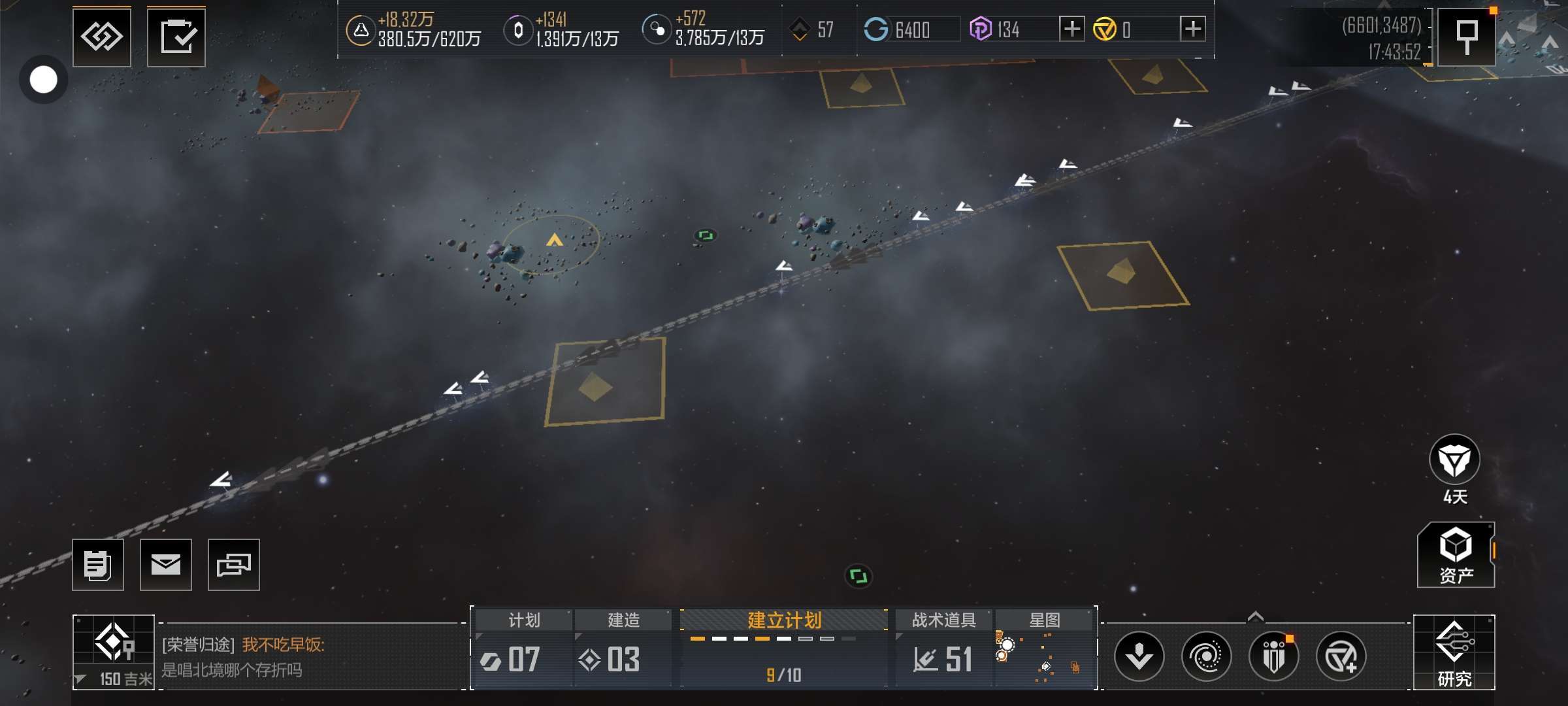Viewport: 1568px width, 706px height.
Task: Add more yellow V currency
Action: (x=1193, y=29)
